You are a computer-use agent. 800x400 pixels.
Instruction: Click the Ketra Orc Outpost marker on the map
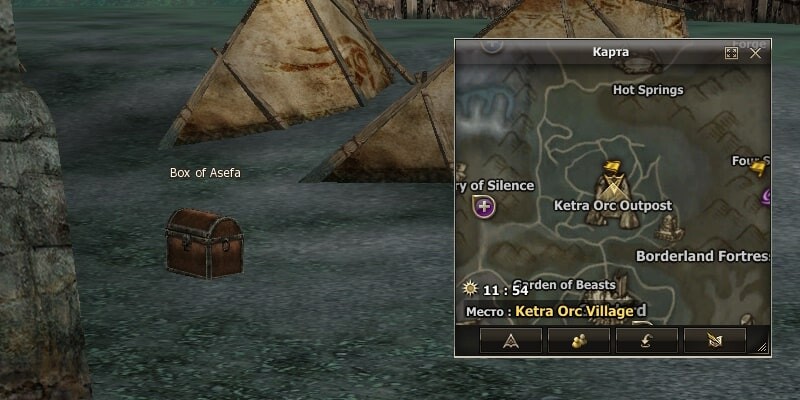pos(612,183)
